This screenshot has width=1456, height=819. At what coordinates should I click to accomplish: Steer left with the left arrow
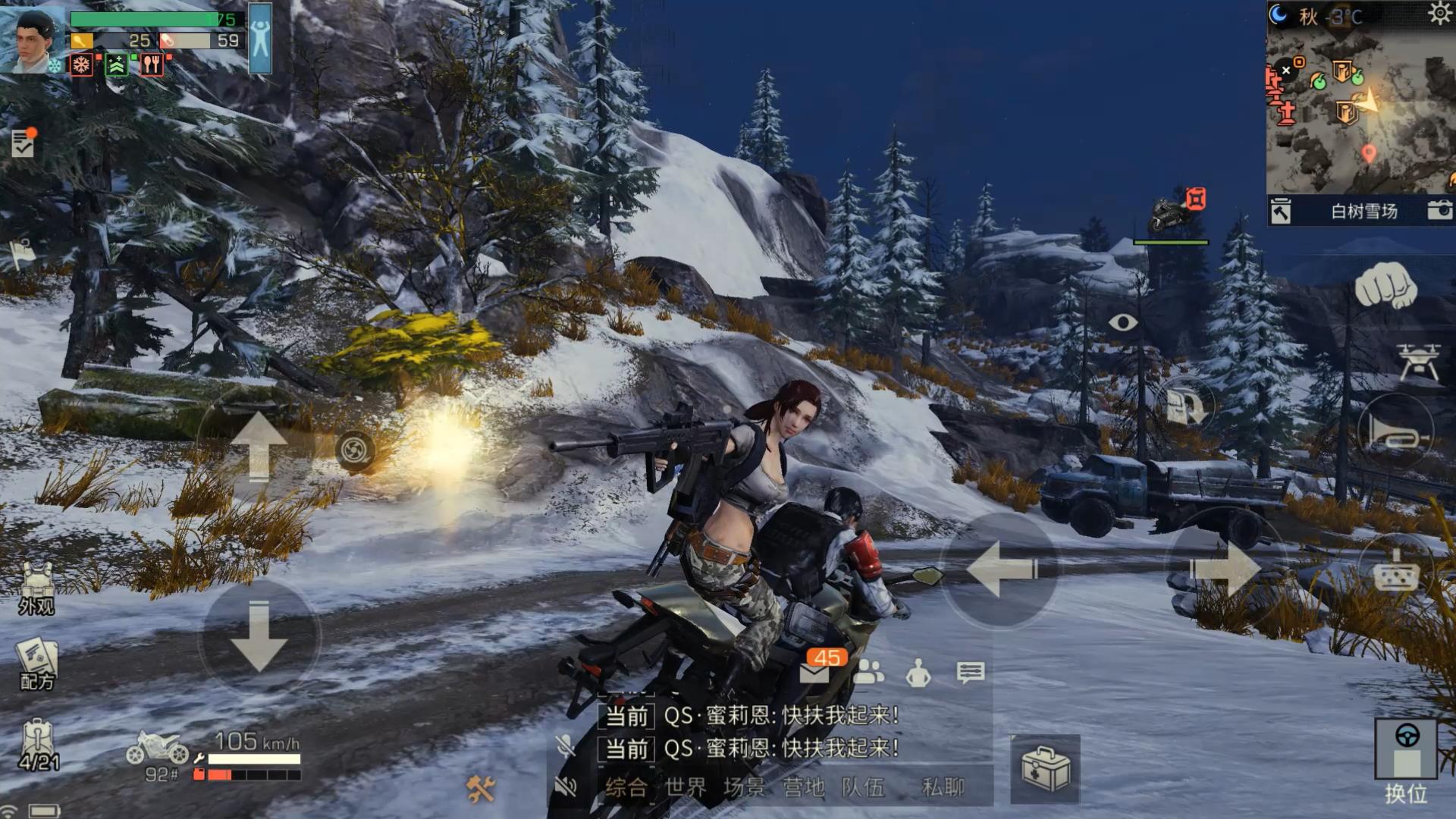tap(1000, 570)
